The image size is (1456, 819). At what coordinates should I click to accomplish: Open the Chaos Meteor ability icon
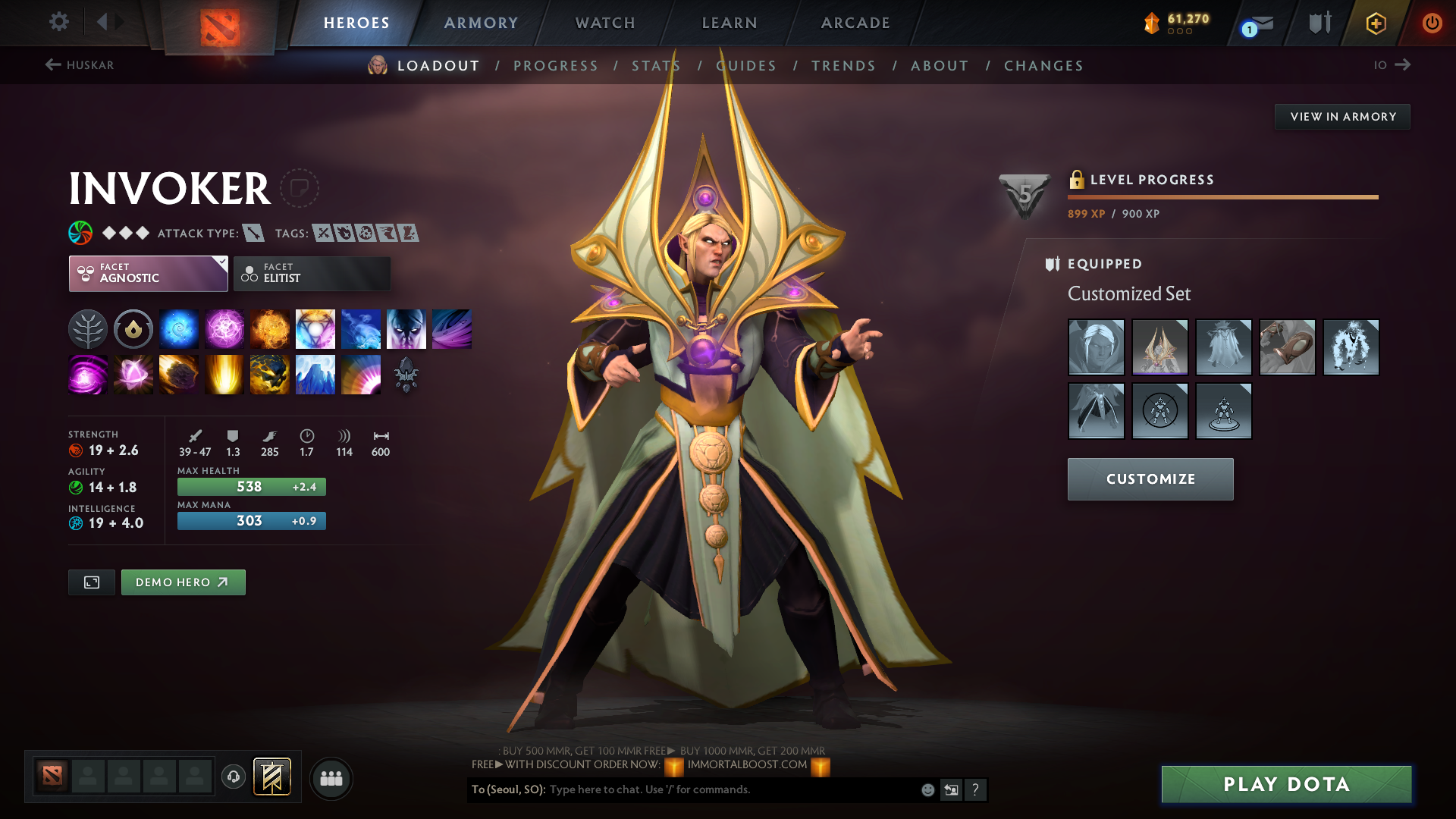point(178,374)
